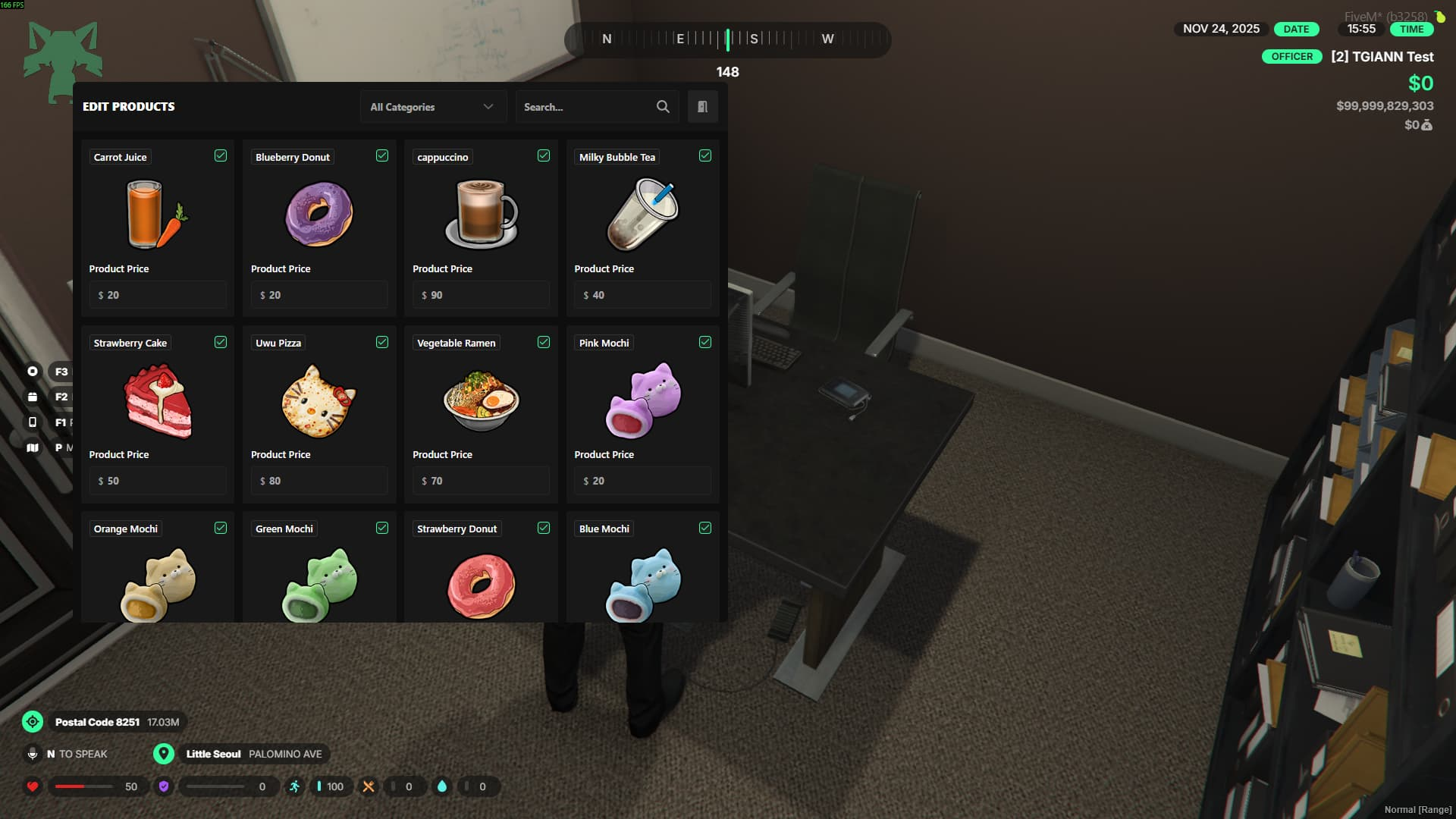Viewport: 1456px width, 819px height.
Task: Edit the Milky Bubble Tea price
Action: pyautogui.click(x=642, y=295)
